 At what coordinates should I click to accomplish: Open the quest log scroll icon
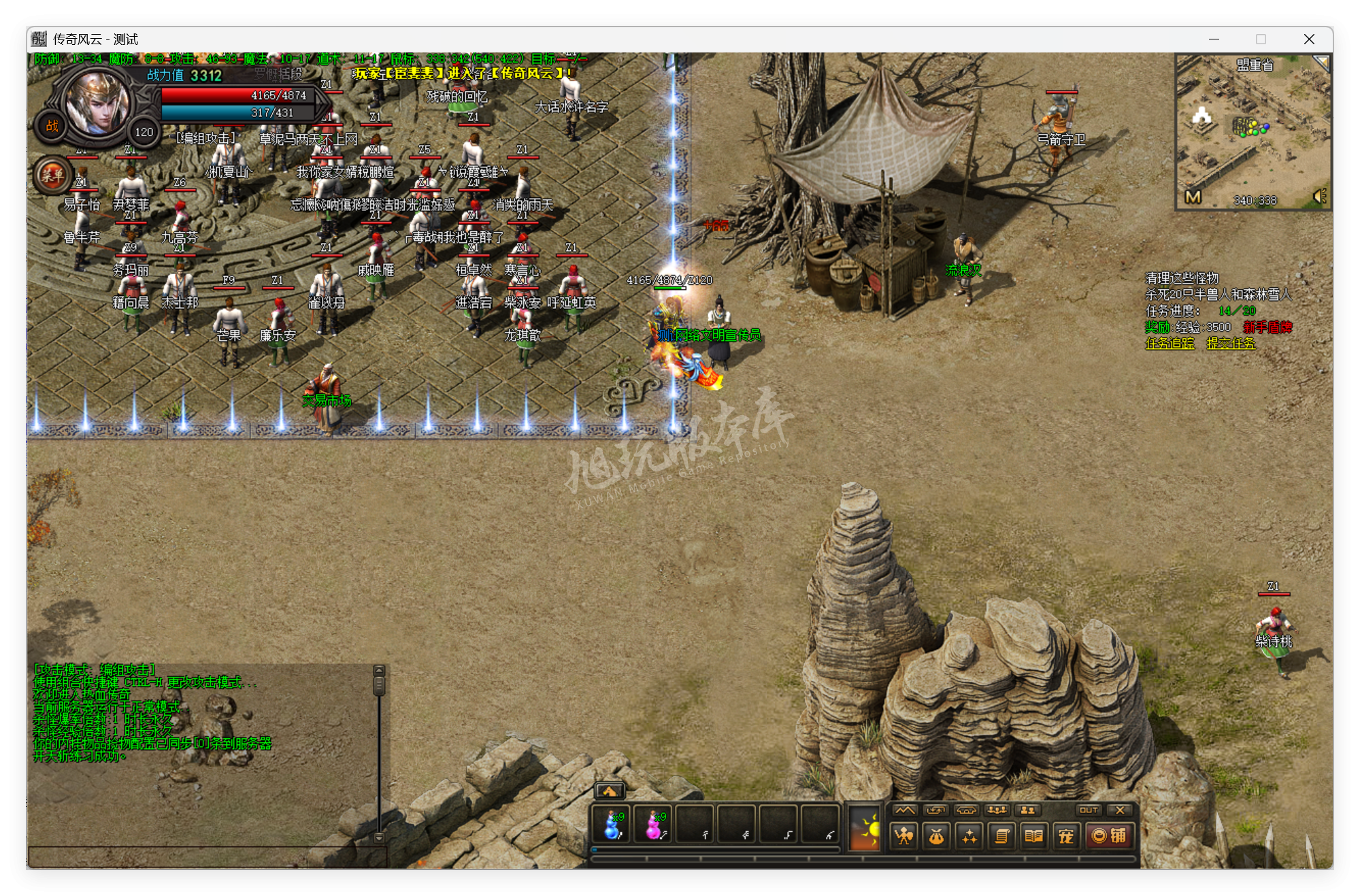[x=1002, y=835]
